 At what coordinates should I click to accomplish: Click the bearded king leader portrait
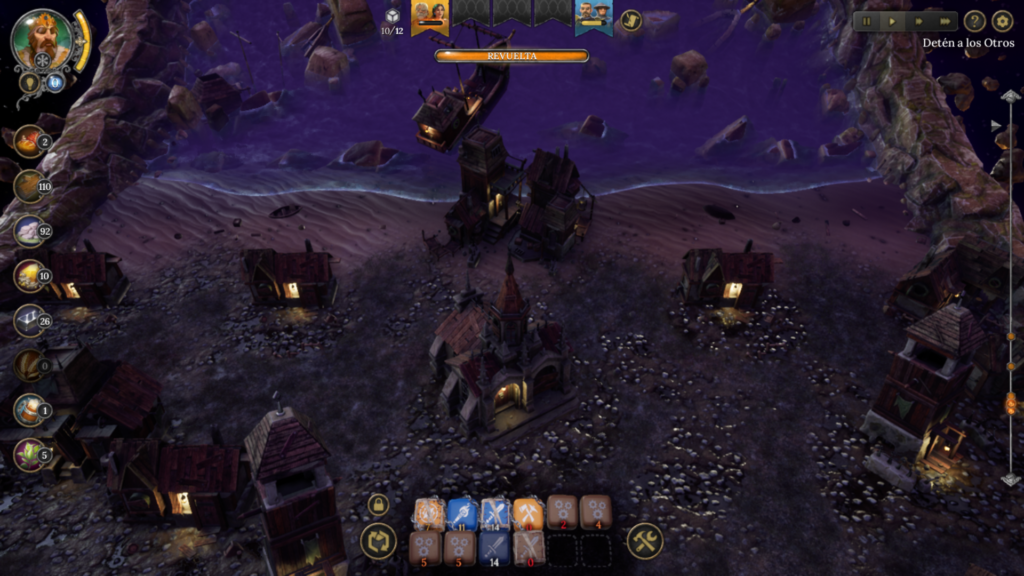click(x=42, y=40)
